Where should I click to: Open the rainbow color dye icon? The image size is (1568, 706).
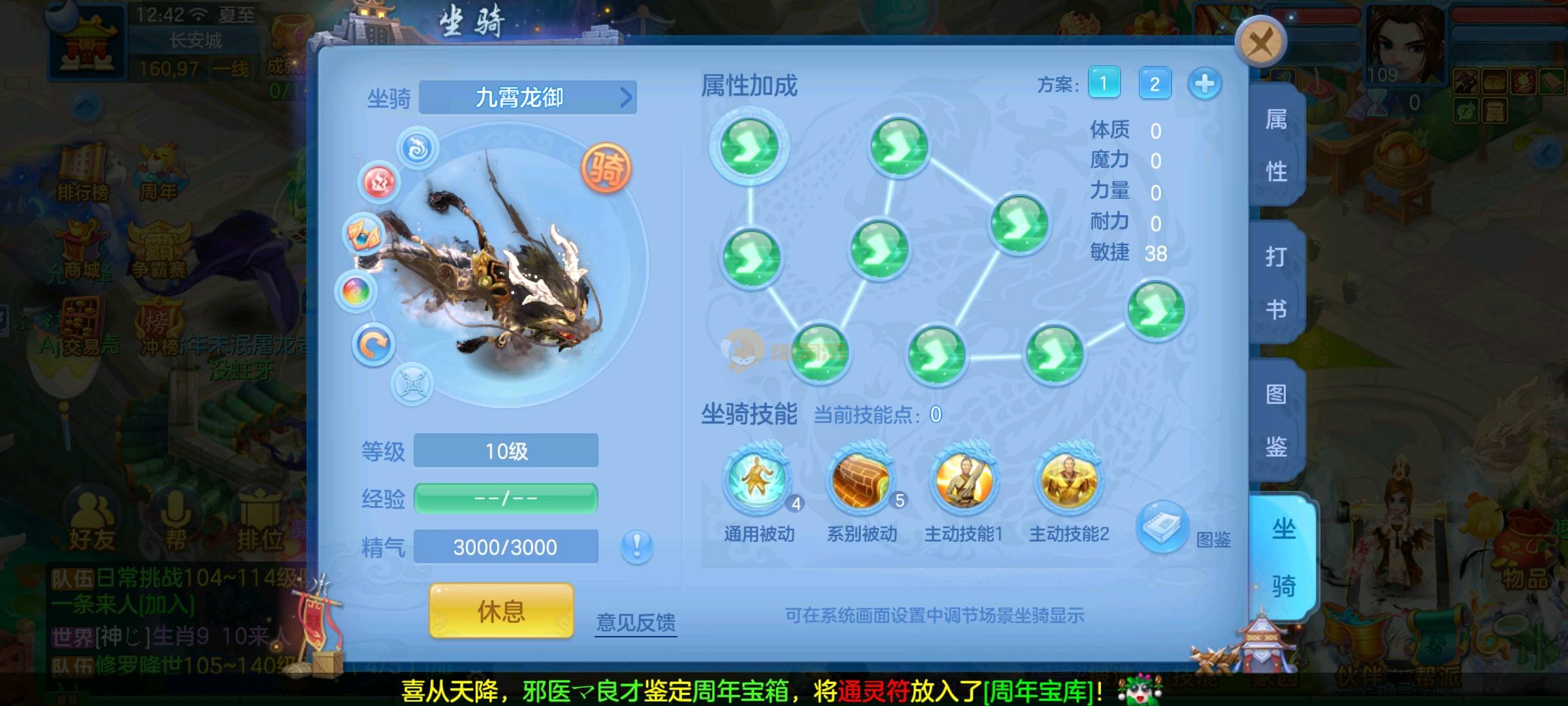click(x=356, y=291)
